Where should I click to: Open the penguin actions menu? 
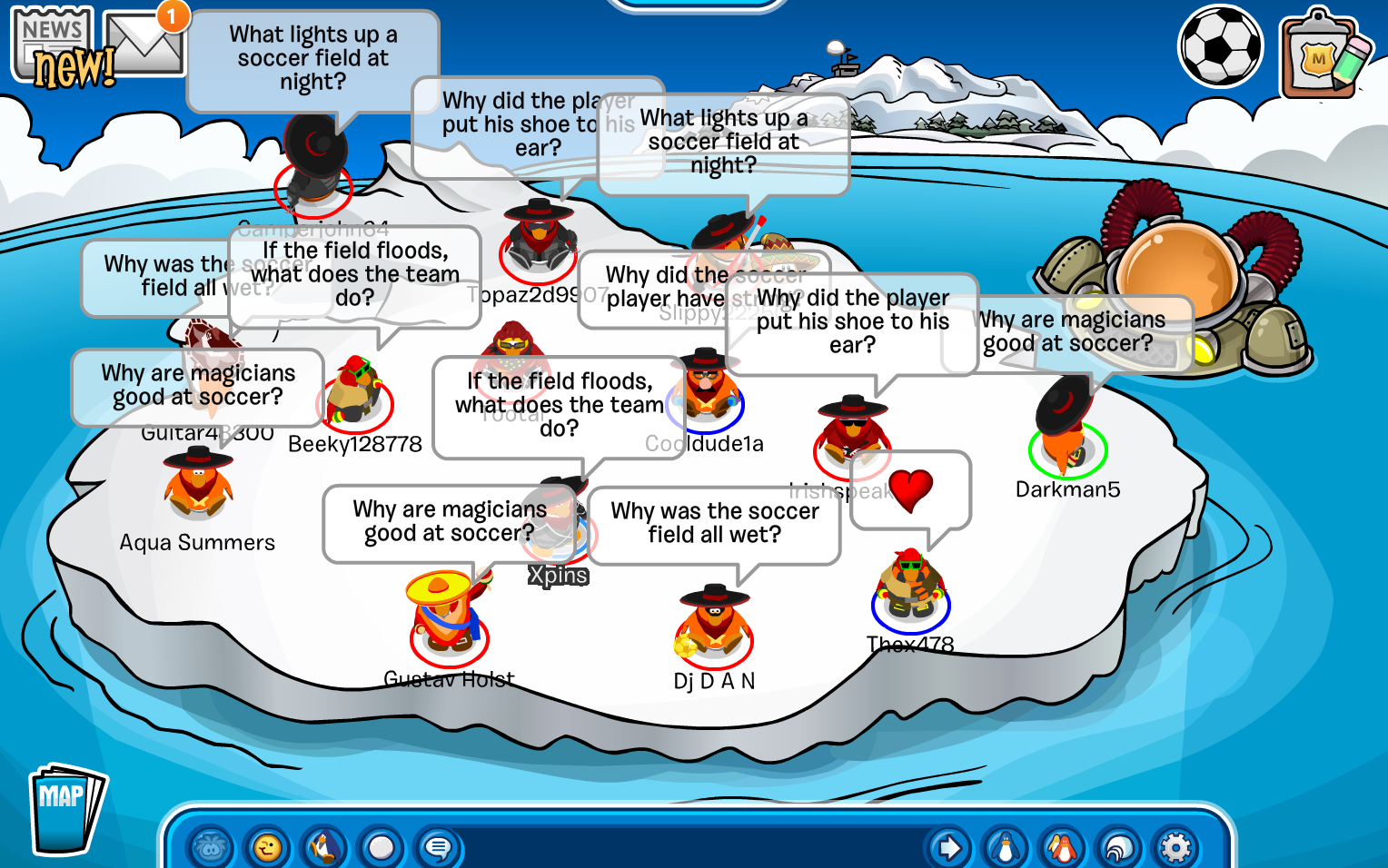324,848
